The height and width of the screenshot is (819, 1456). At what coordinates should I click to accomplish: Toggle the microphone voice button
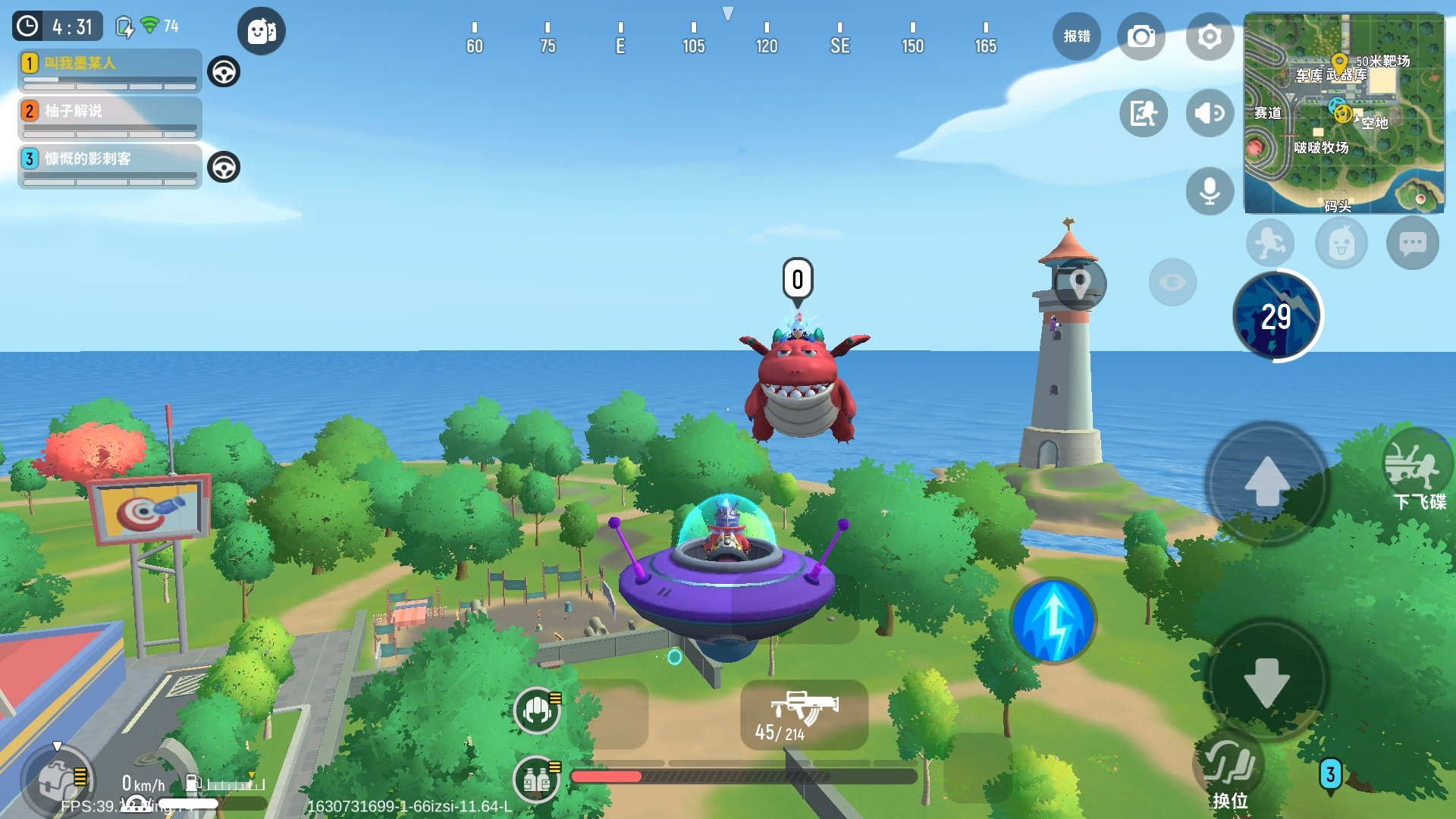[x=1210, y=190]
